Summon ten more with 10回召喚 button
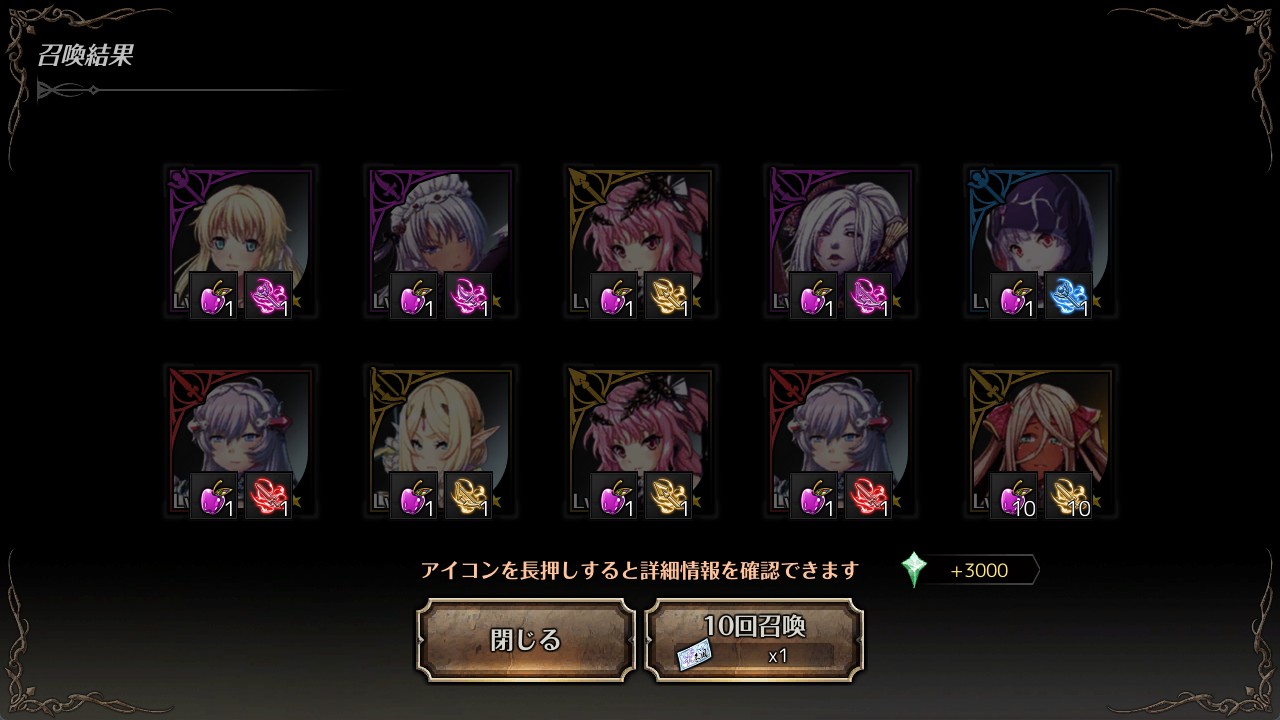 point(754,640)
